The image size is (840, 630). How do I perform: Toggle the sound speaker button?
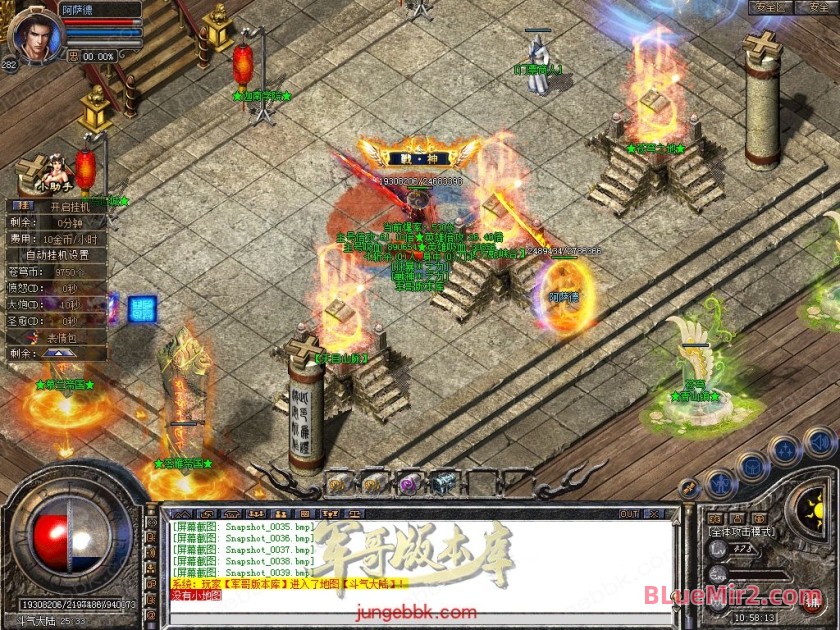click(x=819, y=441)
